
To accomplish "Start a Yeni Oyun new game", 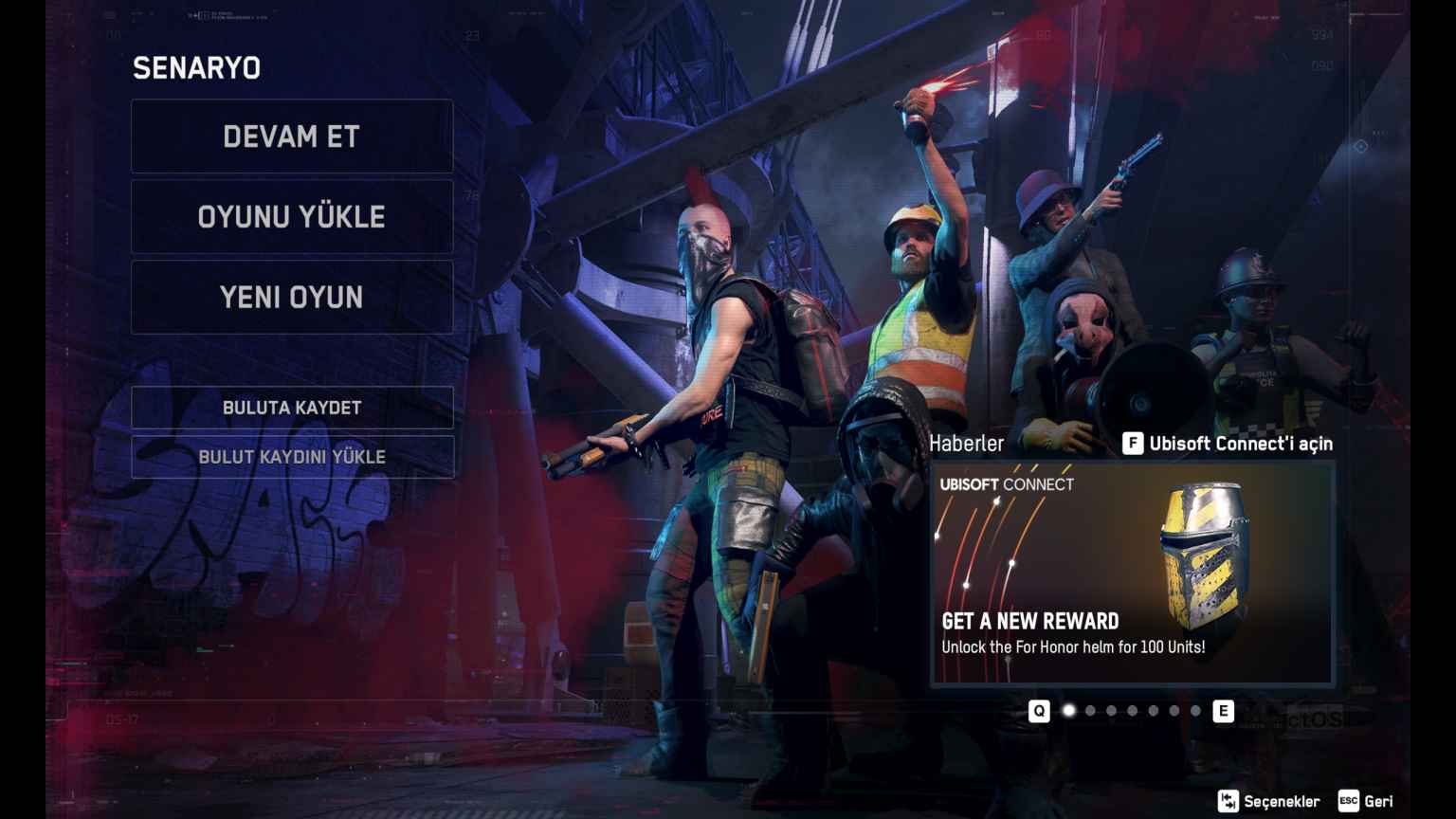I will click(292, 298).
